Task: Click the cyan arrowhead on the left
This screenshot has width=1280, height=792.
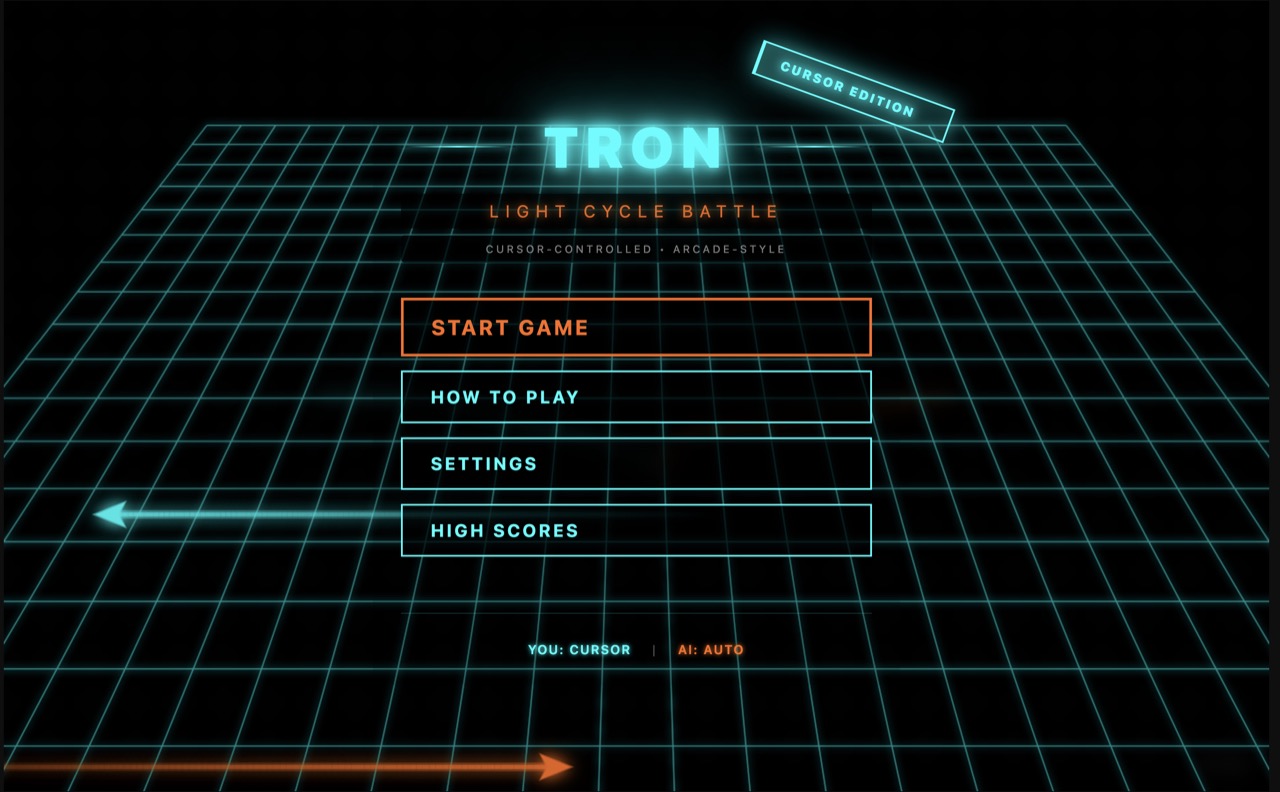Action: pos(110,513)
